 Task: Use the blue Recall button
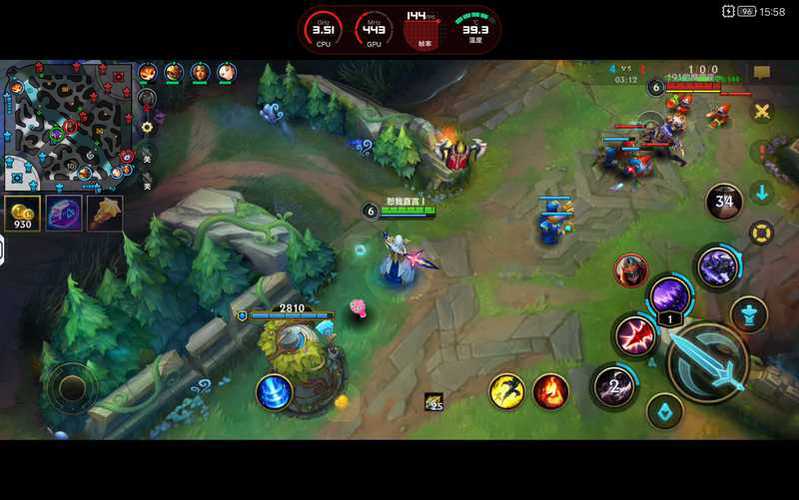[x=274, y=392]
